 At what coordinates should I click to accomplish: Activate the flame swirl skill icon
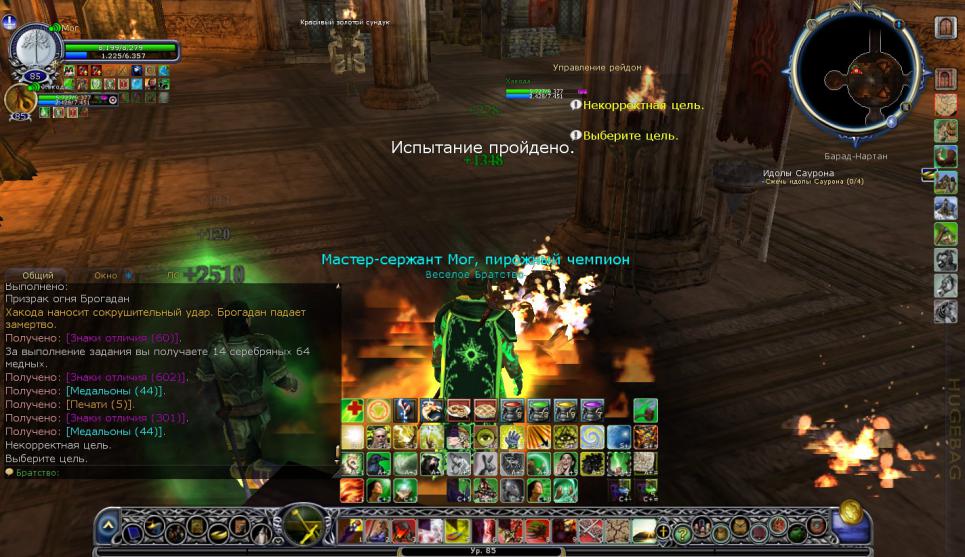coord(352,490)
